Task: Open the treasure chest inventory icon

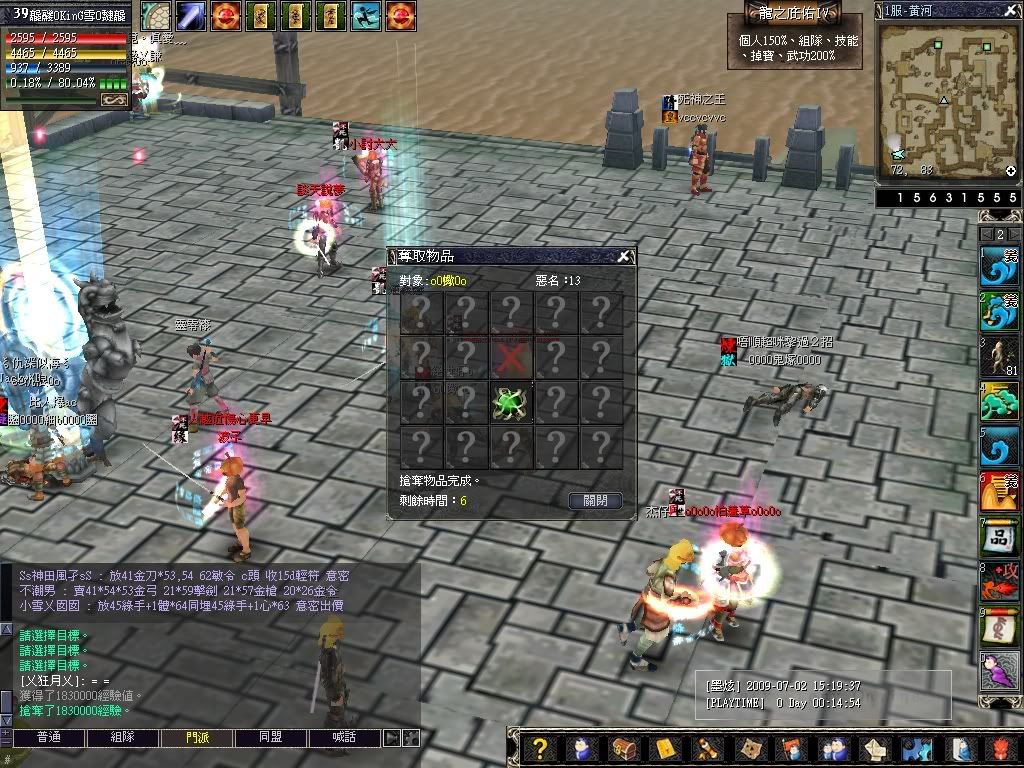Action: coord(624,749)
